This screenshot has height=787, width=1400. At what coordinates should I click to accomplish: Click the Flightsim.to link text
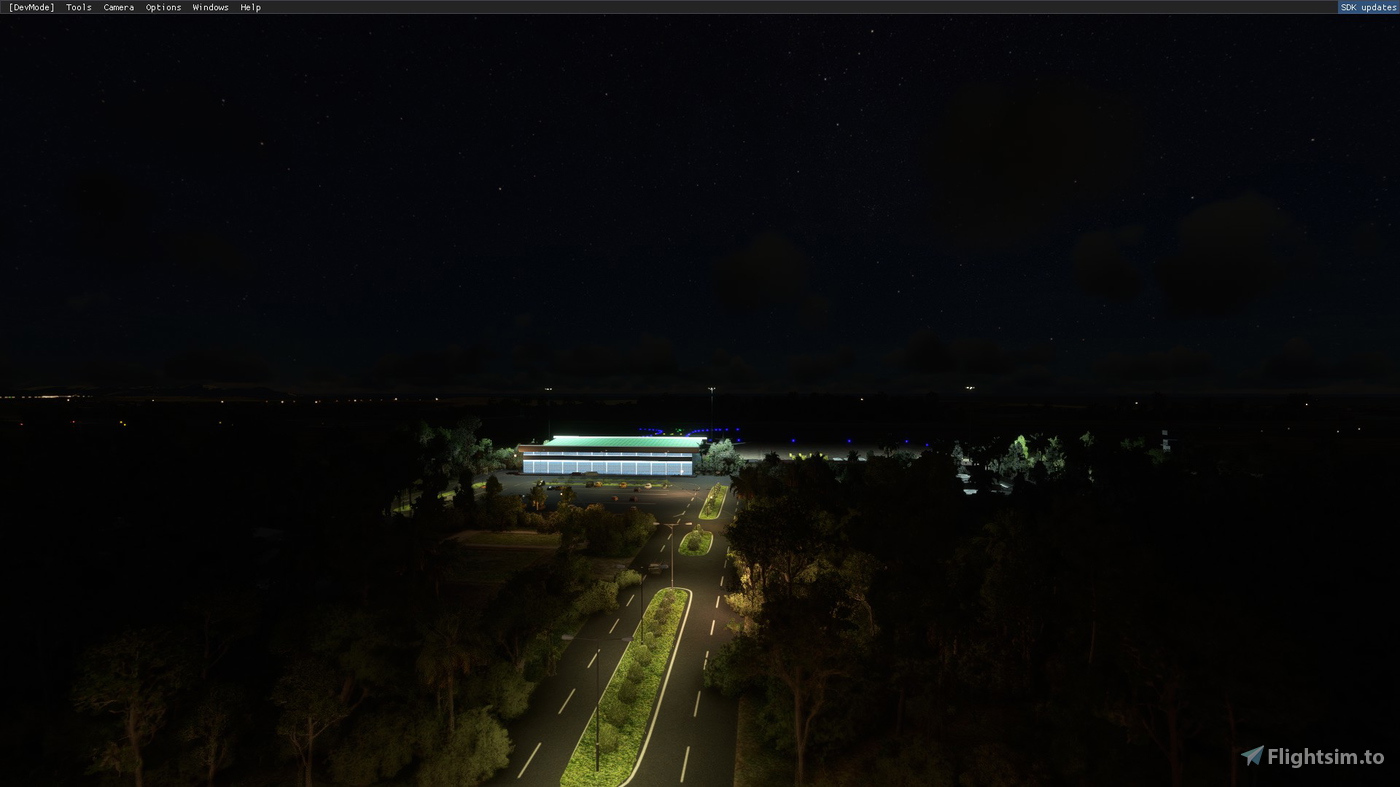click(1325, 757)
